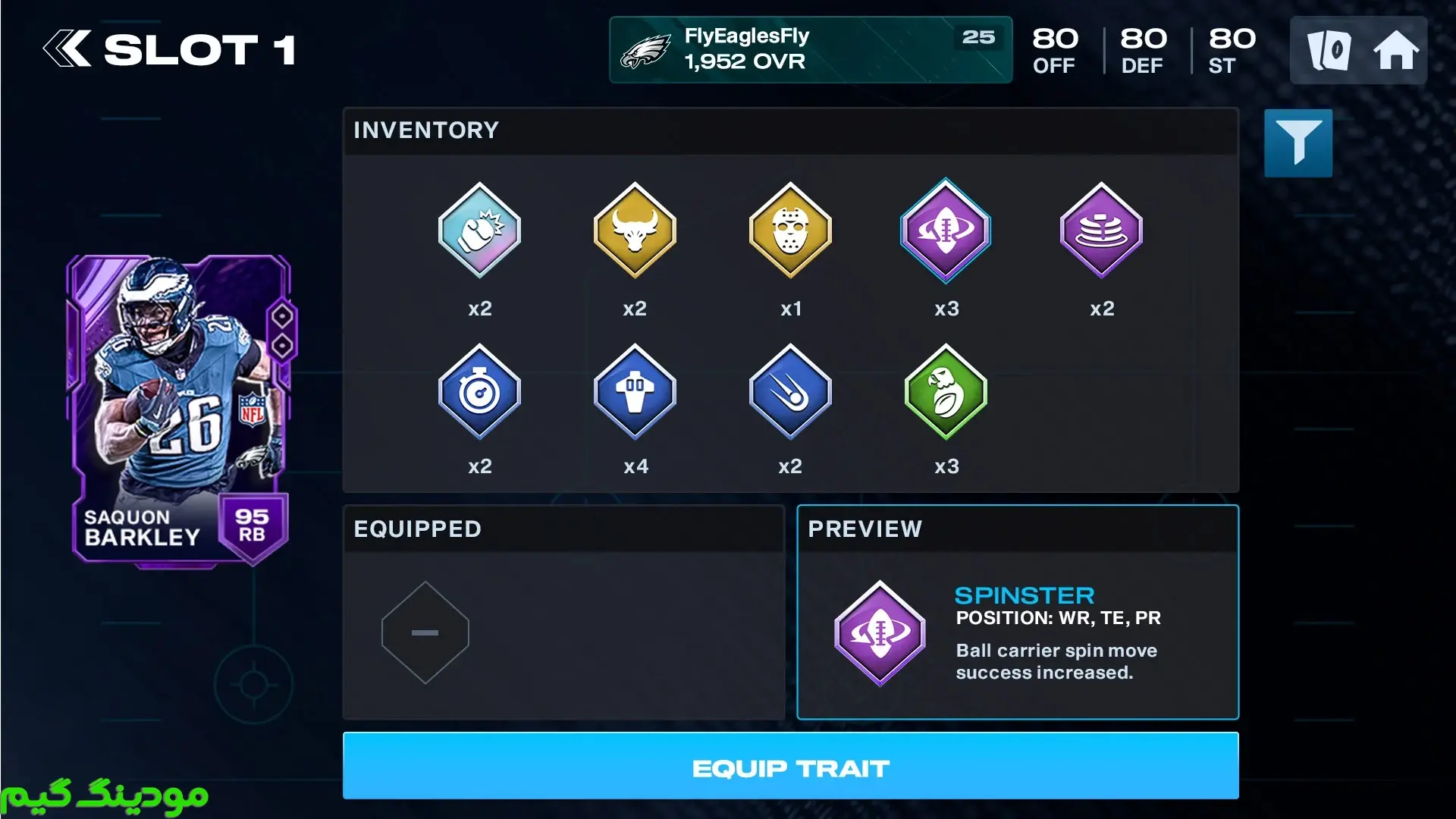The image size is (1456, 819).
Task: Select the gold hockey mask trait
Action: point(790,231)
